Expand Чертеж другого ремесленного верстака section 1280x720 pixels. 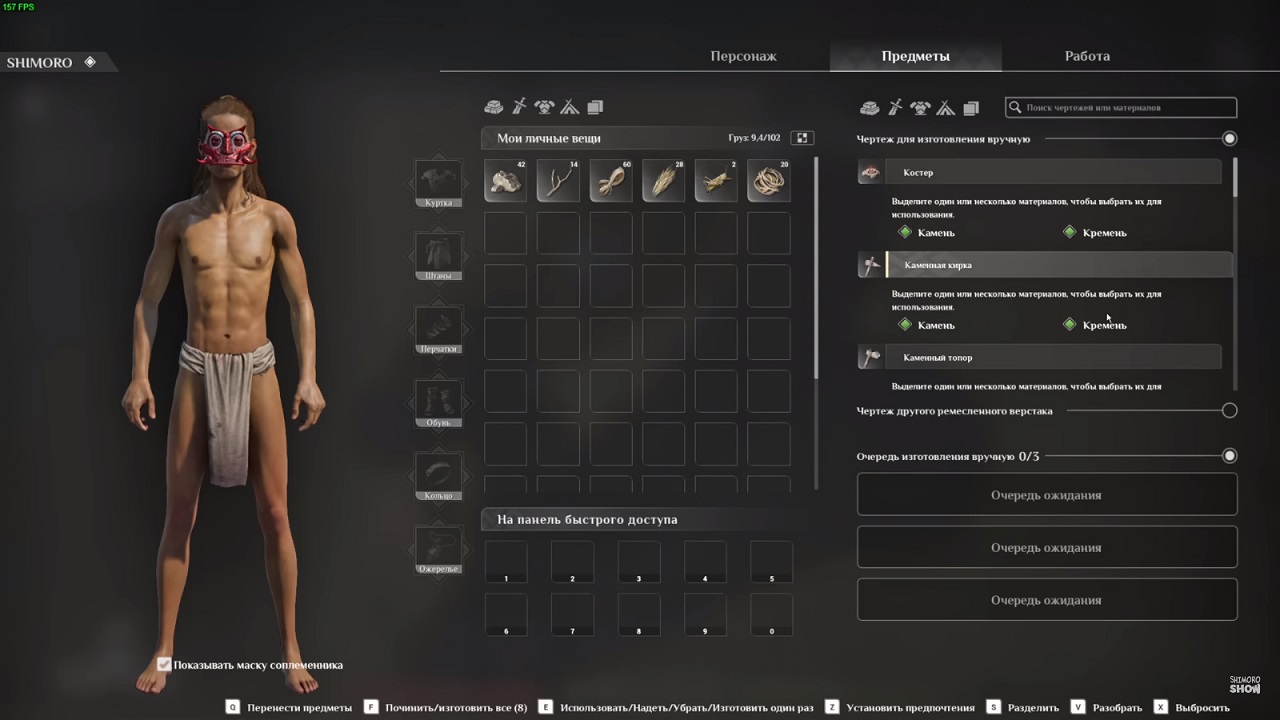tap(1229, 410)
